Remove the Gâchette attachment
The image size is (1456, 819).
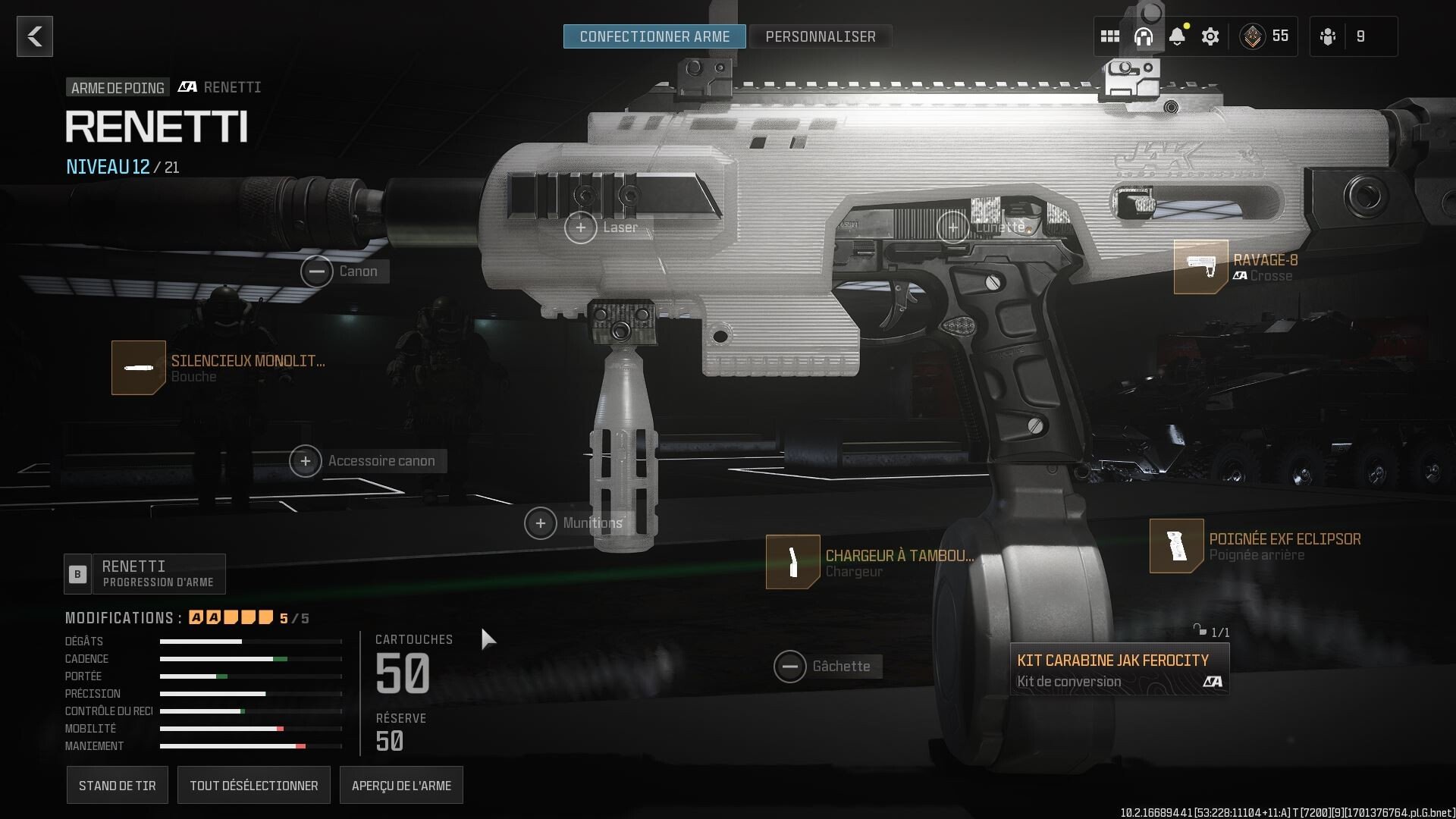coord(791,667)
